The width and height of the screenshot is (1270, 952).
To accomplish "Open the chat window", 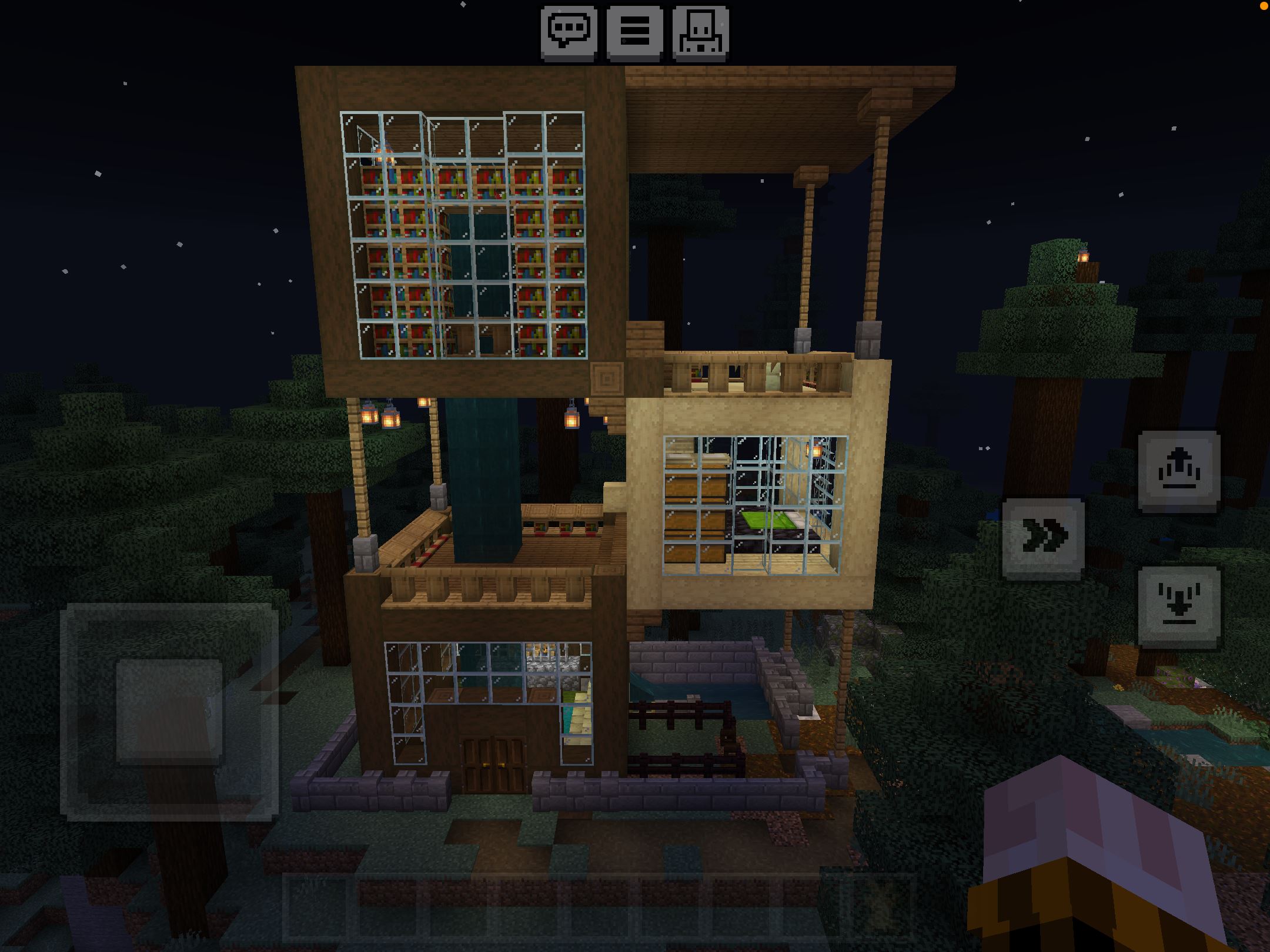I will pyautogui.click(x=569, y=32).
